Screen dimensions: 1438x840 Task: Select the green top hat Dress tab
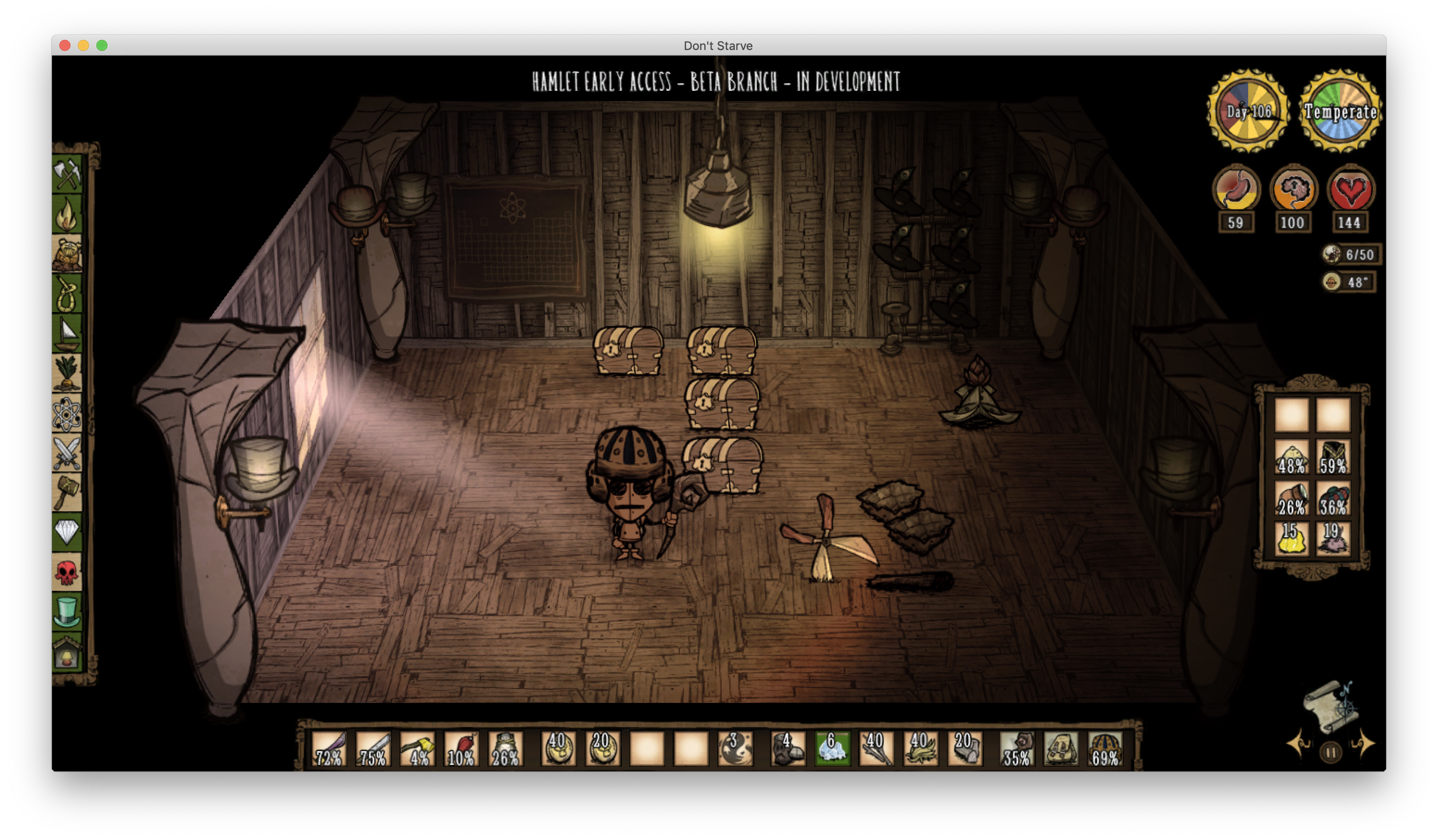click(x=67, y=612)
